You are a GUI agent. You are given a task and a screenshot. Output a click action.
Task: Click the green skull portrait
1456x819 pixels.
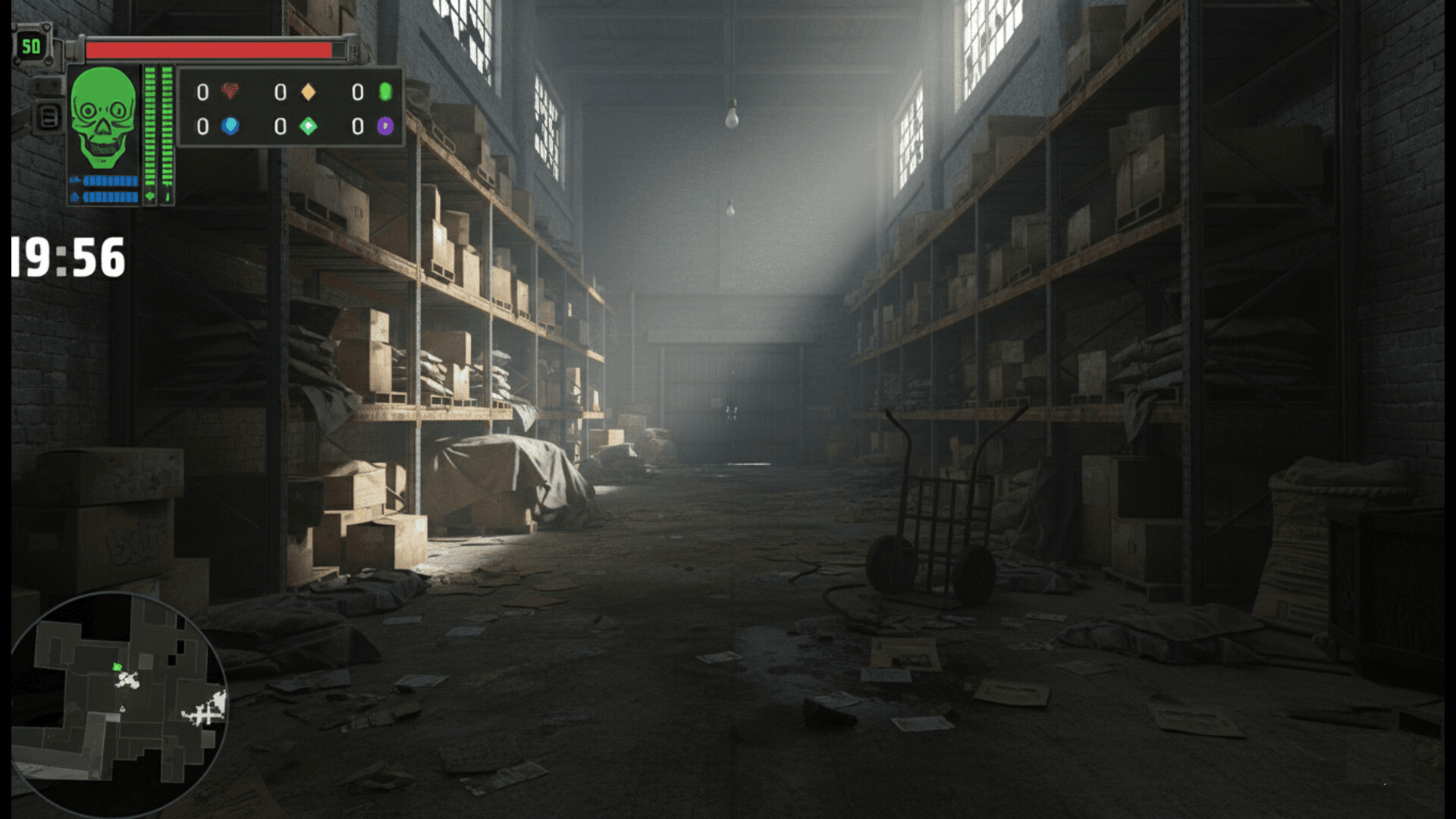point(103,118)
